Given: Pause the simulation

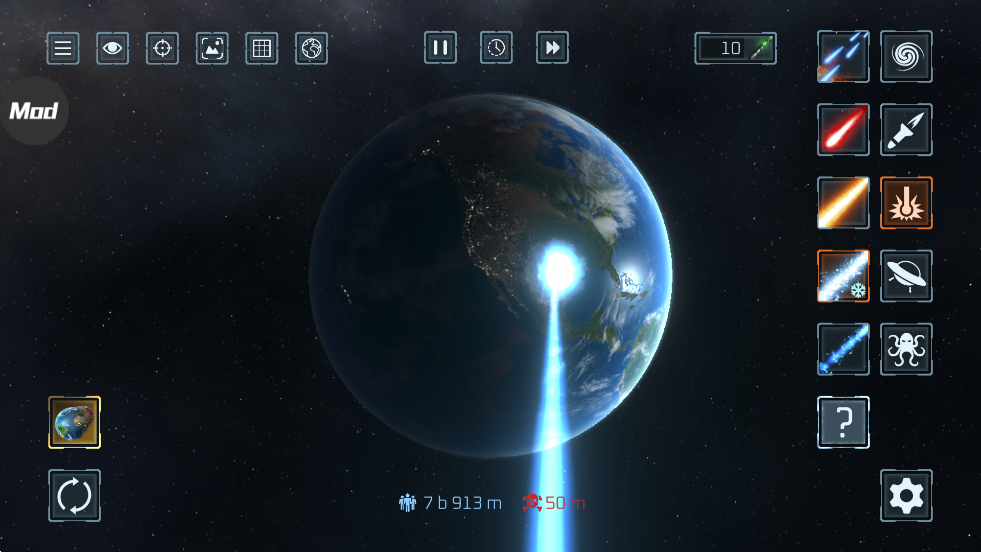Looking at the screenshot, I should pyautogui.click(x=440, y=47).
